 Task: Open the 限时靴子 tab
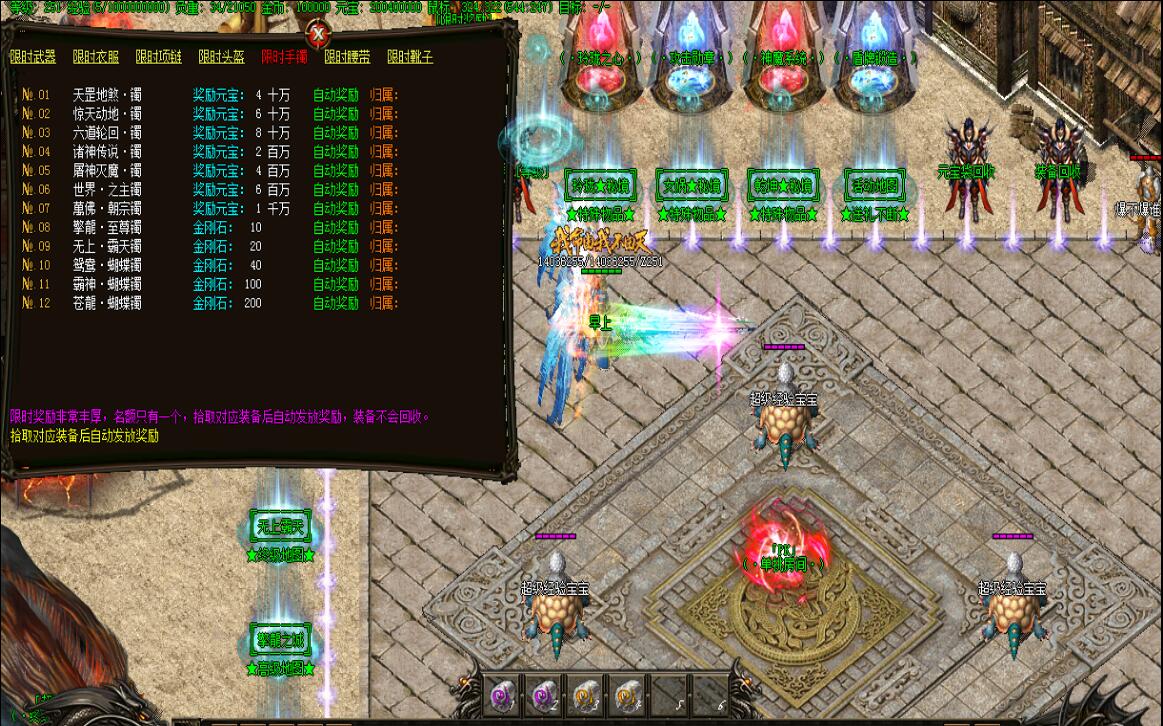click(x=410, y=57)
